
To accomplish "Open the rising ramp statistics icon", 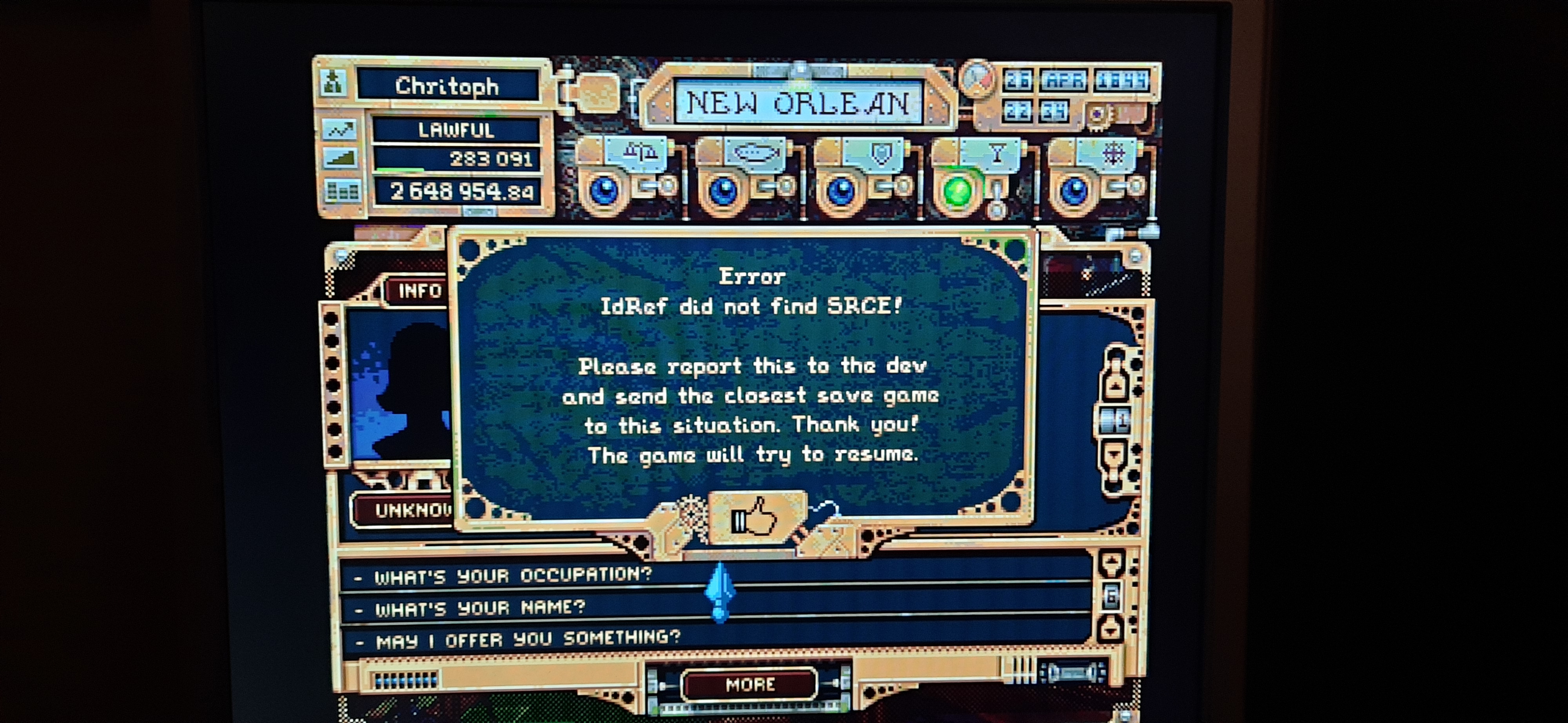I will (339, 160).
